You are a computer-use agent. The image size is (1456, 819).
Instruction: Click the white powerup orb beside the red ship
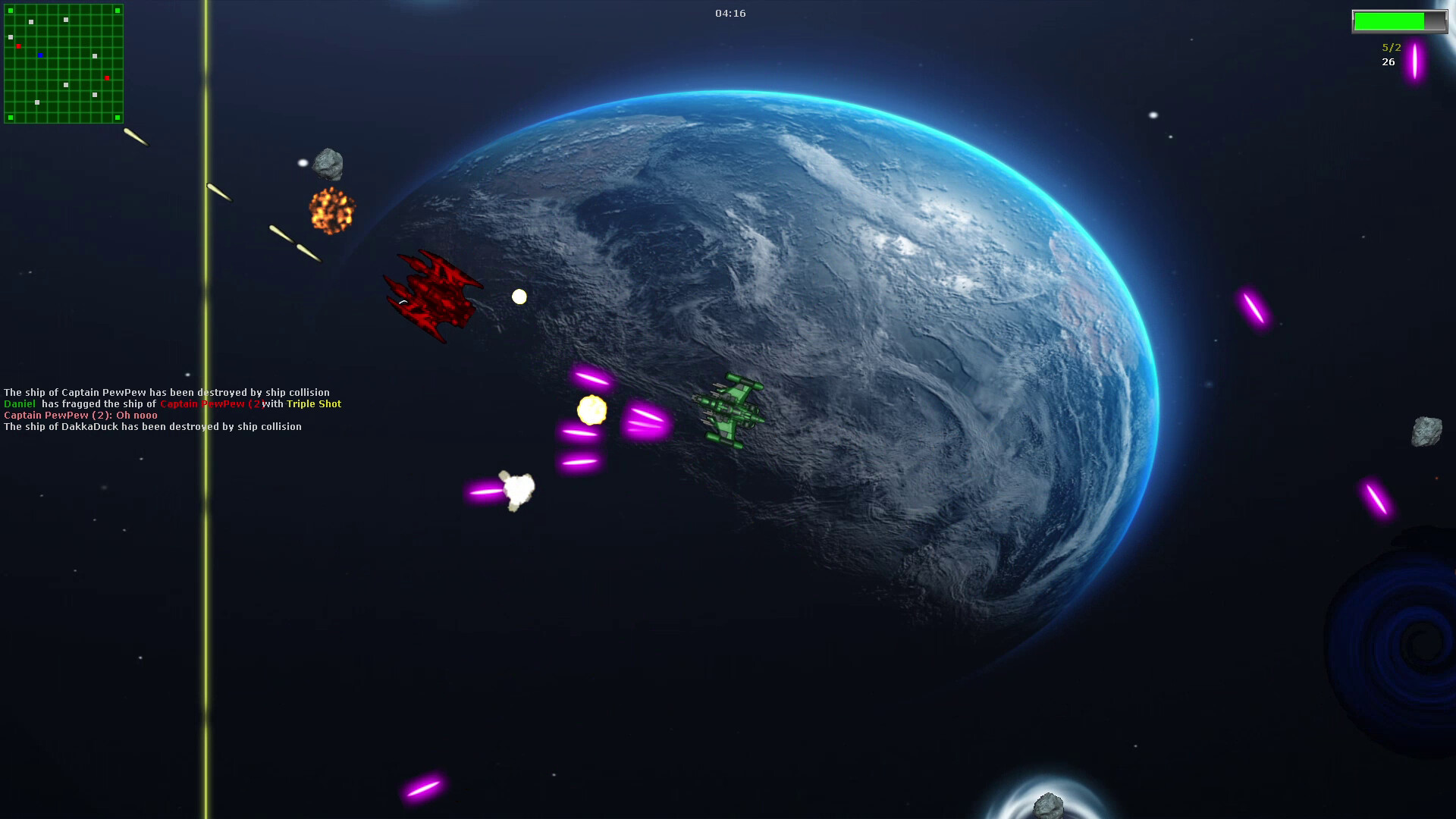pyautogui.click(x=519, y=297)
